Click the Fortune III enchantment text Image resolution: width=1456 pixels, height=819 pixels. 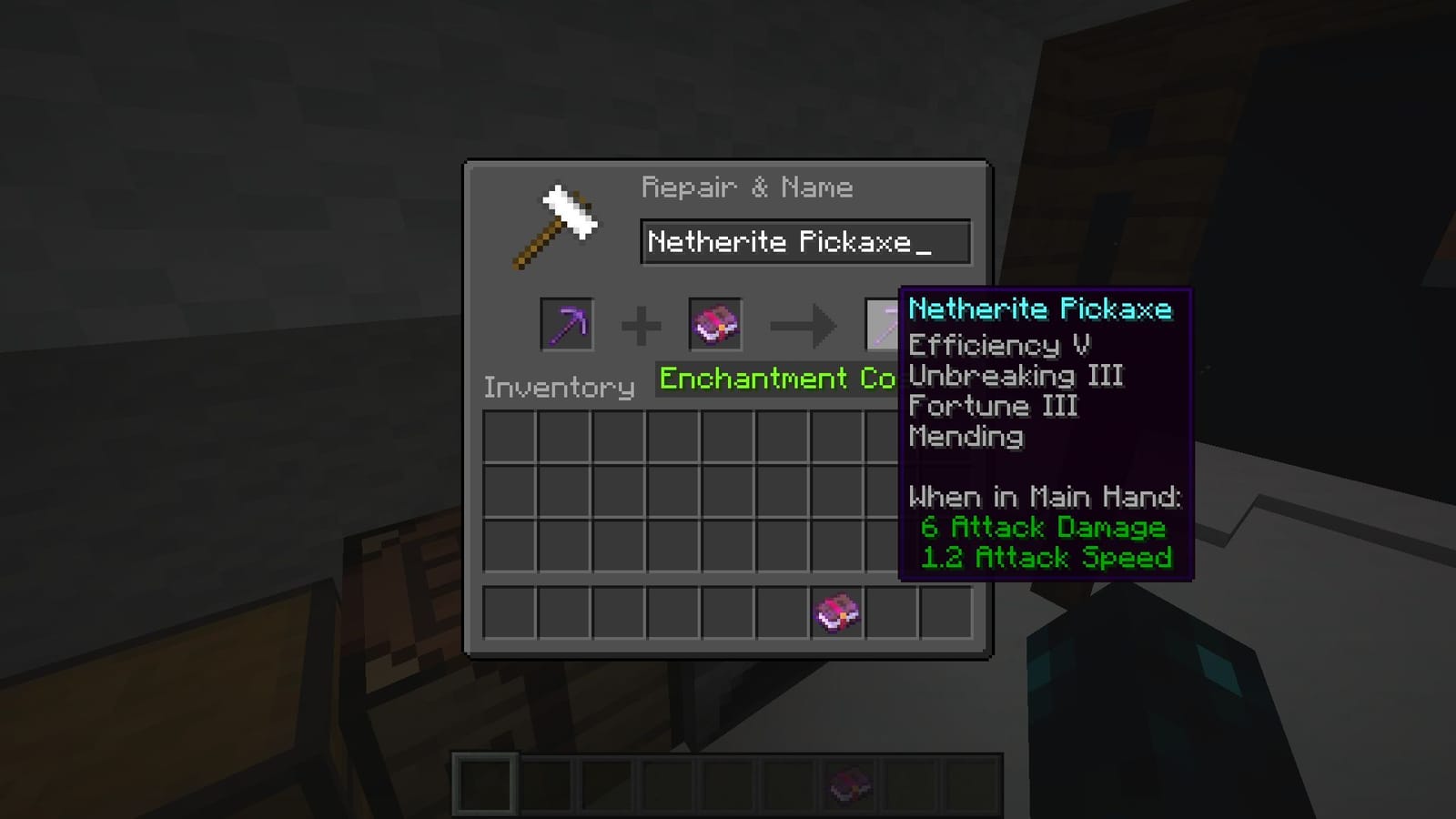pyautogui.click(x=992, y=407)
